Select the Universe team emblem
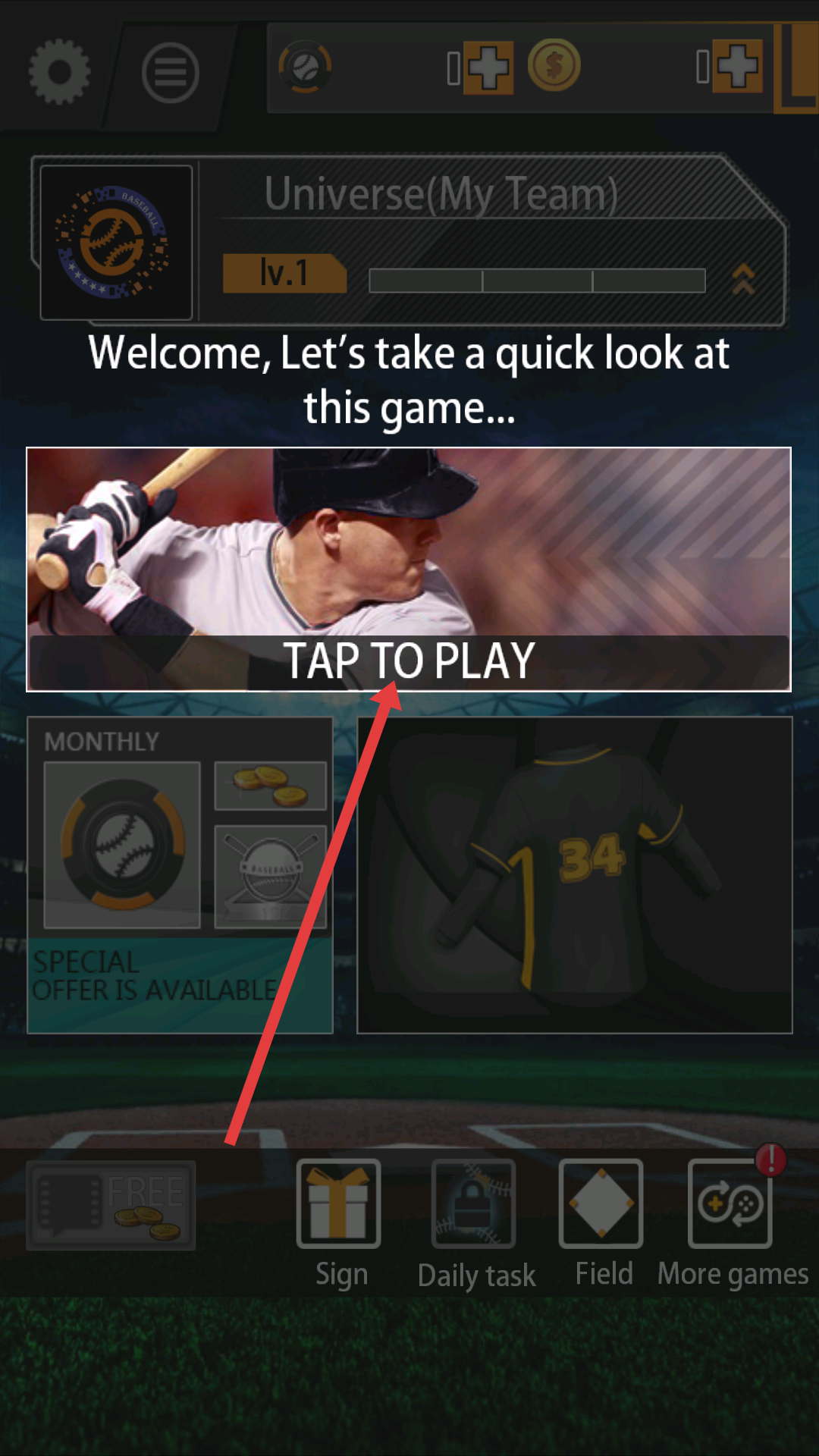The width and height of the screenshot is (819, 1456). point(116,243)
